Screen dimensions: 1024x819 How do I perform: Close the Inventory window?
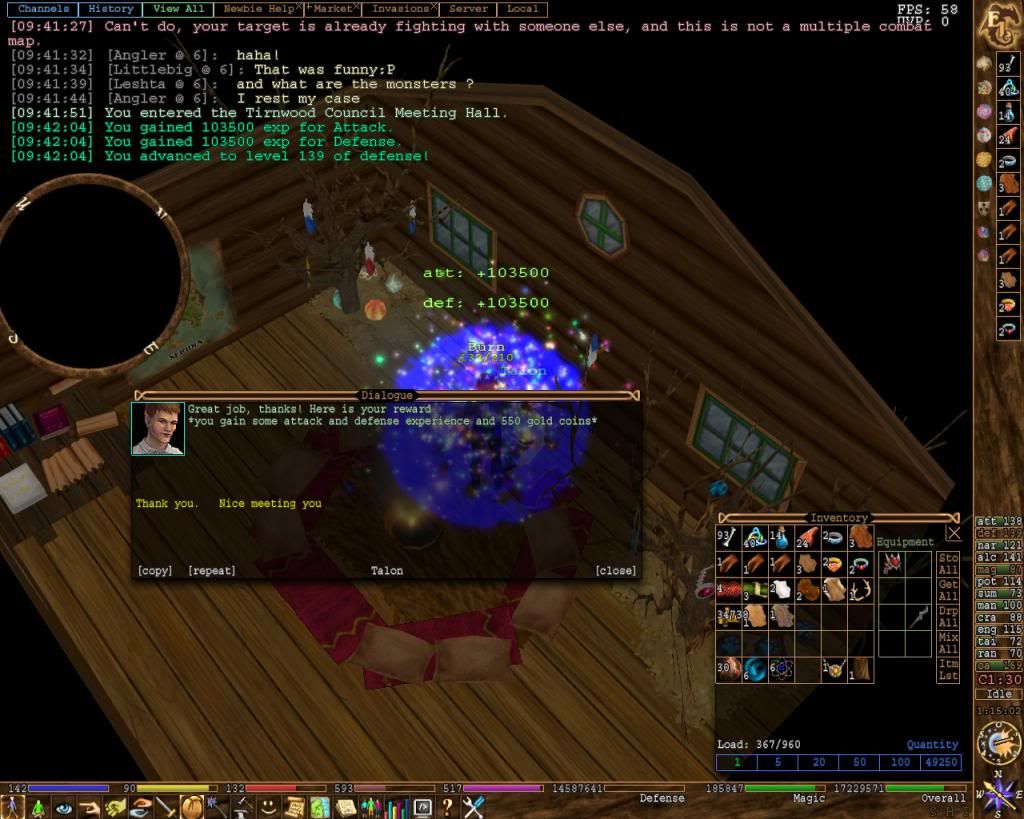pyautogui.click(x=954, y=533)
